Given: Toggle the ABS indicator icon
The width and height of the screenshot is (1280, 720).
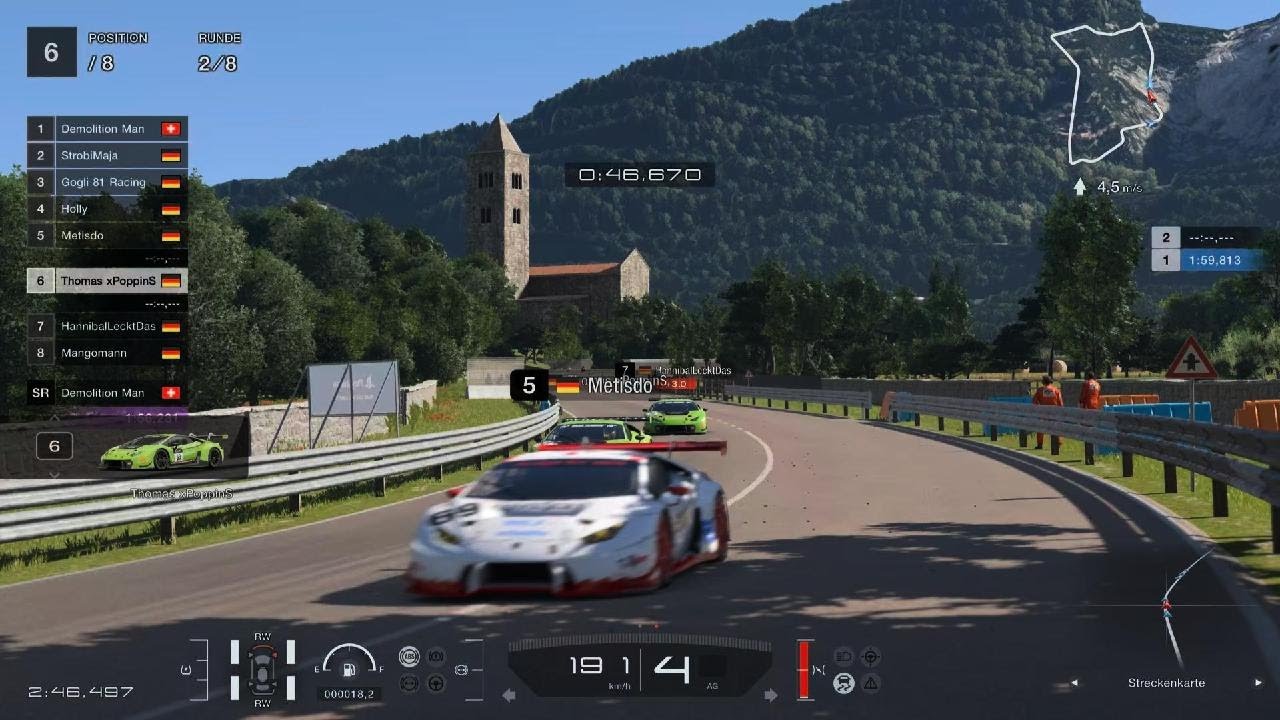Looking at the screenshot, I should [x=408, y=657].
